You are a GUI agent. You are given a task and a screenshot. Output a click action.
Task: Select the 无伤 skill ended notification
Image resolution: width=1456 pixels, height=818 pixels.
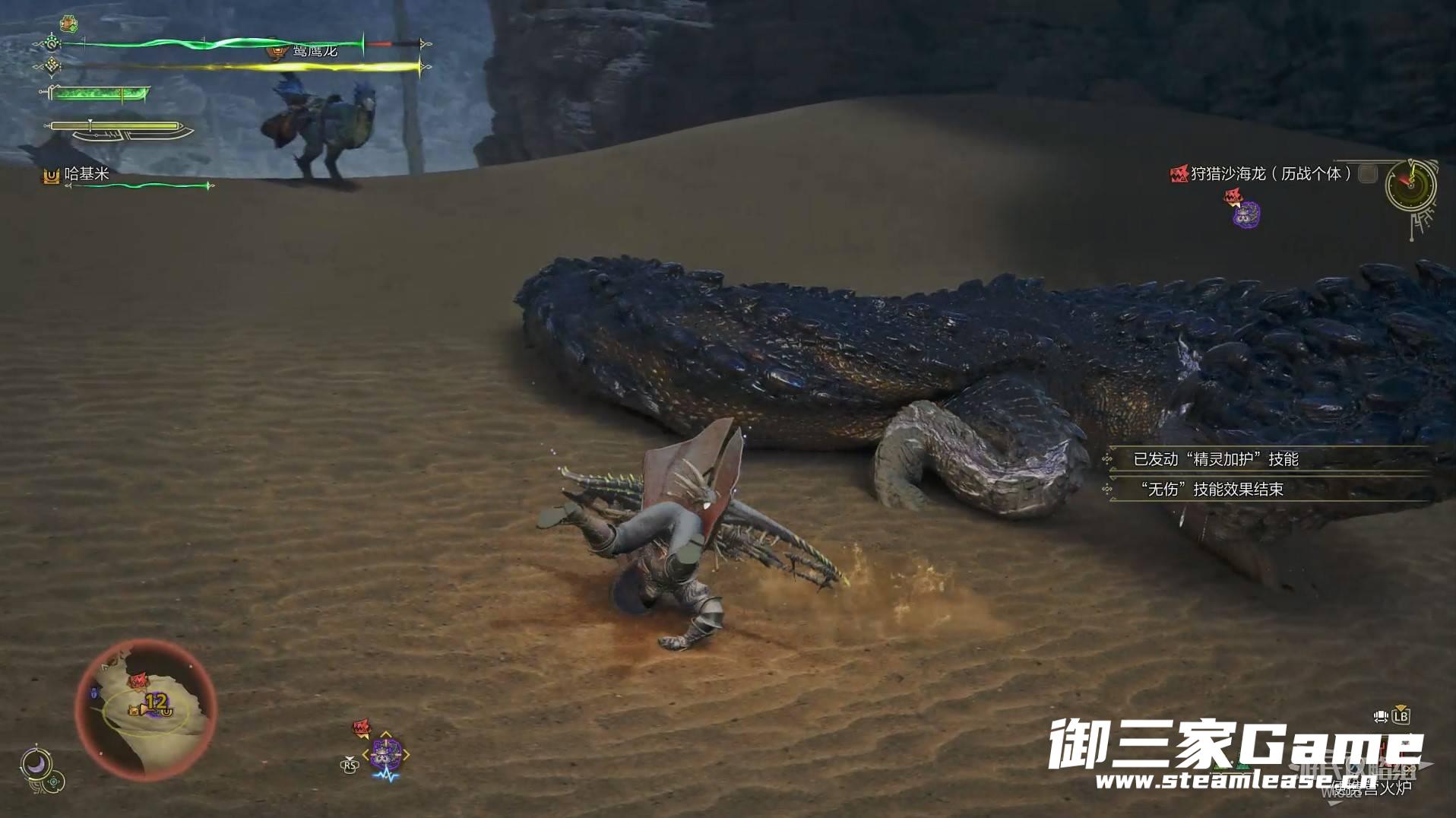tap(1211, 490)
